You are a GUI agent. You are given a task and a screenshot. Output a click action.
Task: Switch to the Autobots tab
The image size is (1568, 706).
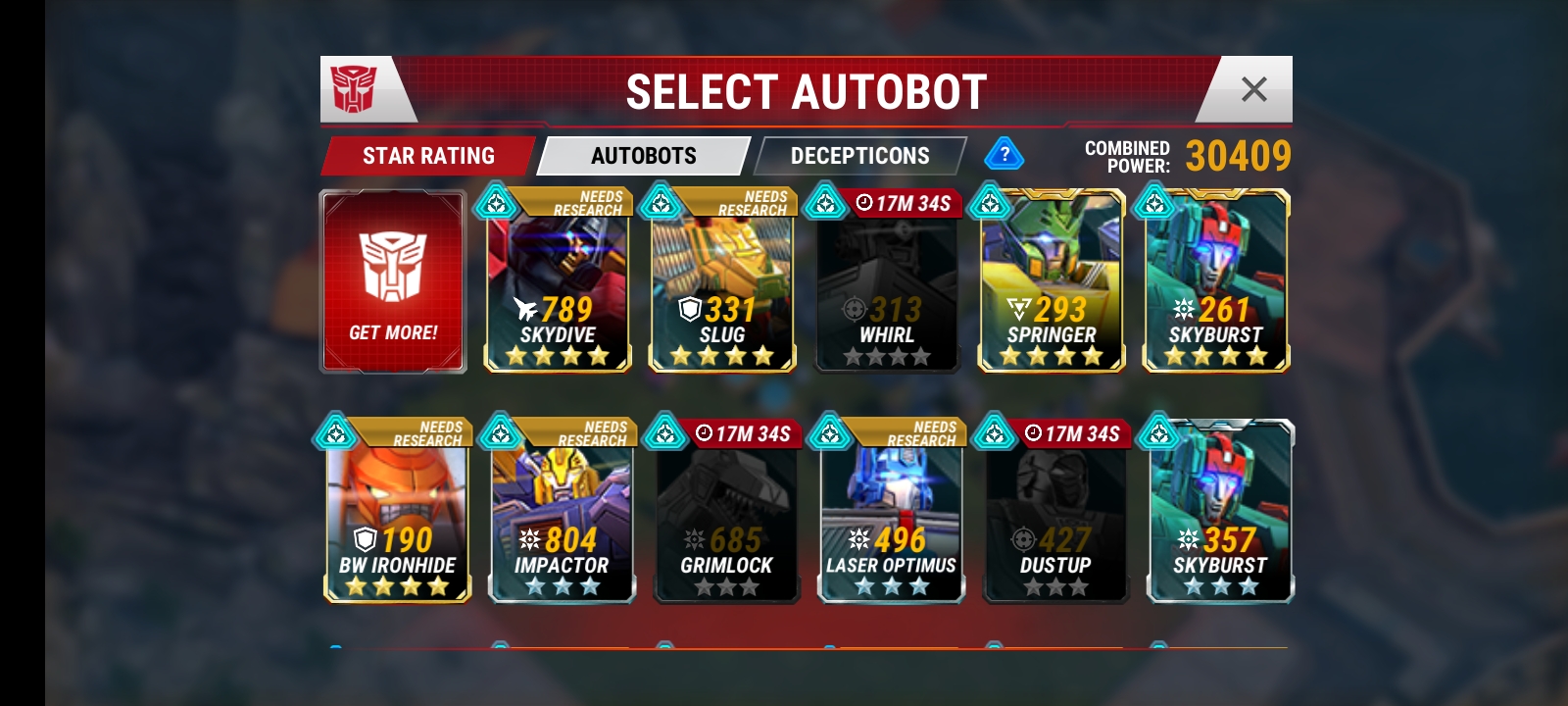[x=644, y=156]
